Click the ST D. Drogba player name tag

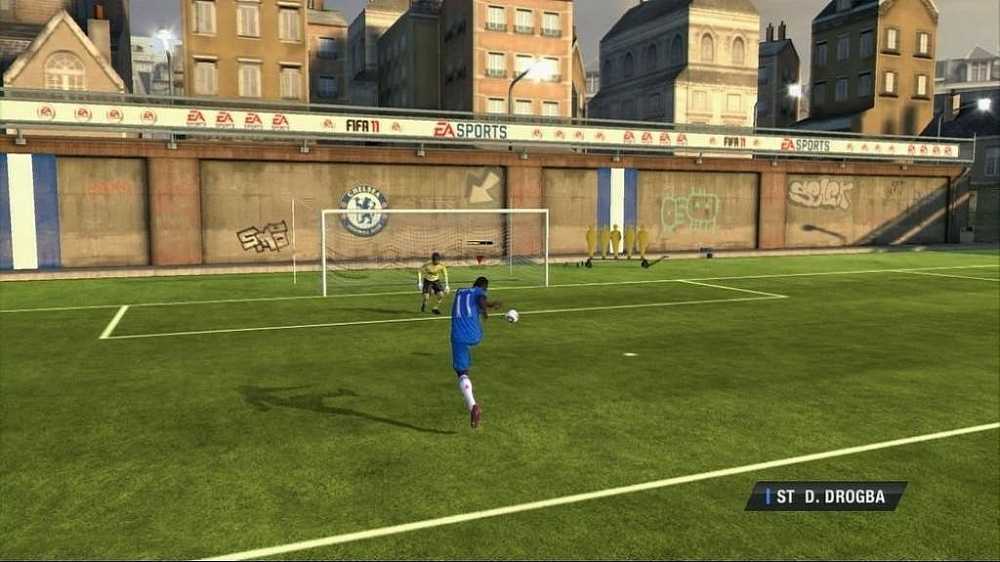pyautogui.click(x=826, y=496)
